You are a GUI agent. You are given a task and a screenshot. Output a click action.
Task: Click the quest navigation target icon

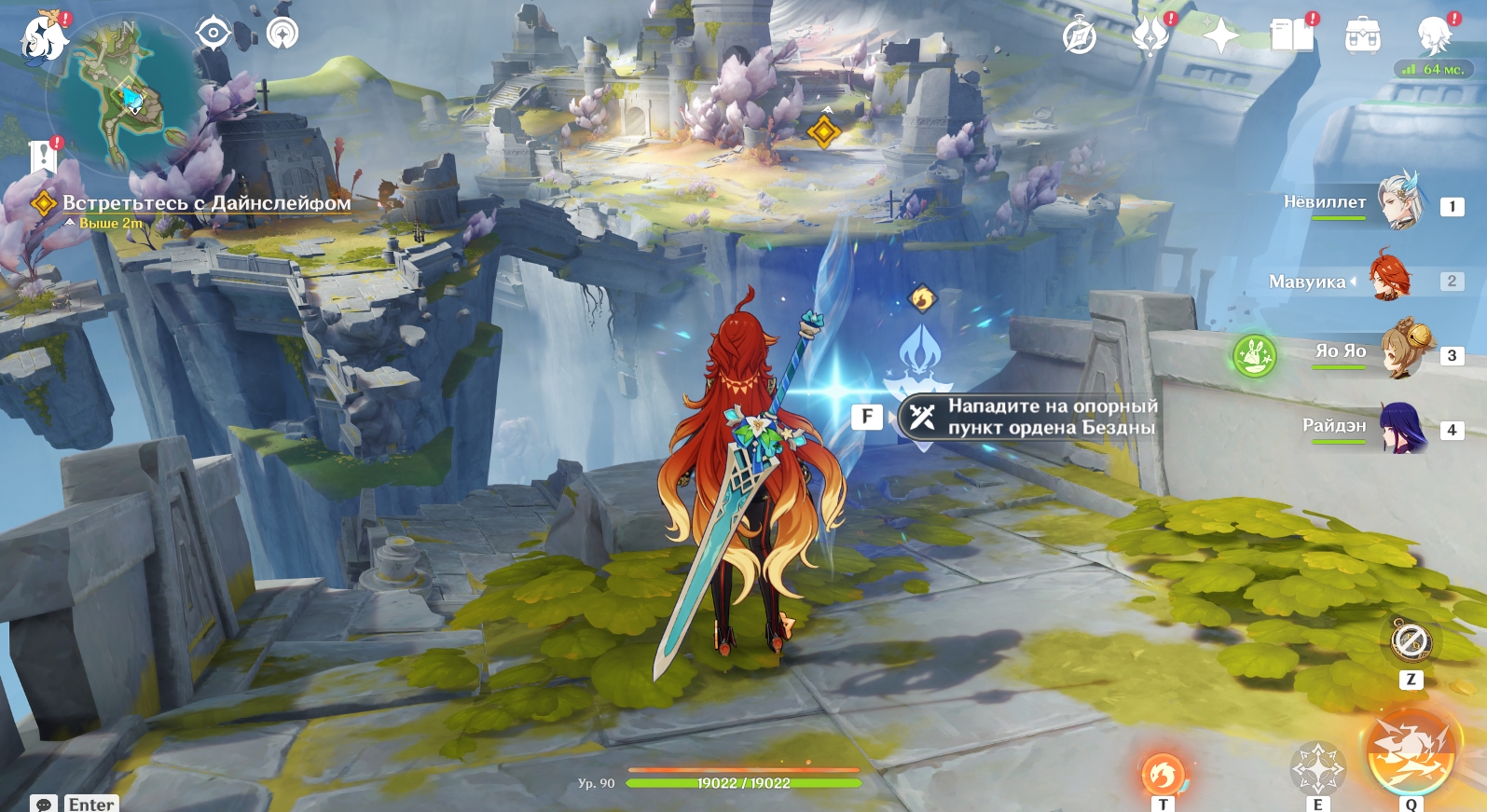213,34
